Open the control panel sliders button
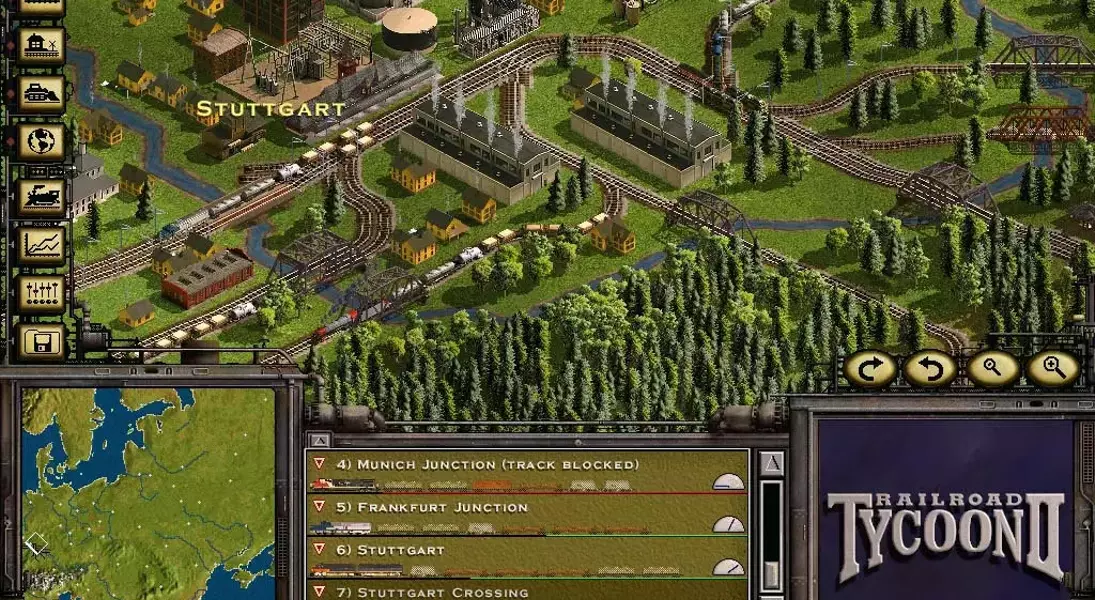This screenshot has width=1095, height=600. (41, 292)
